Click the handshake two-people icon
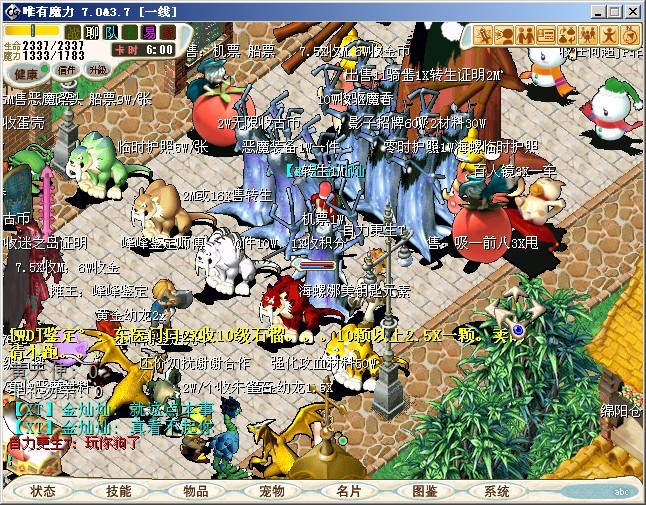The height and width of the screenshot is (505, 646). [526, 34]
